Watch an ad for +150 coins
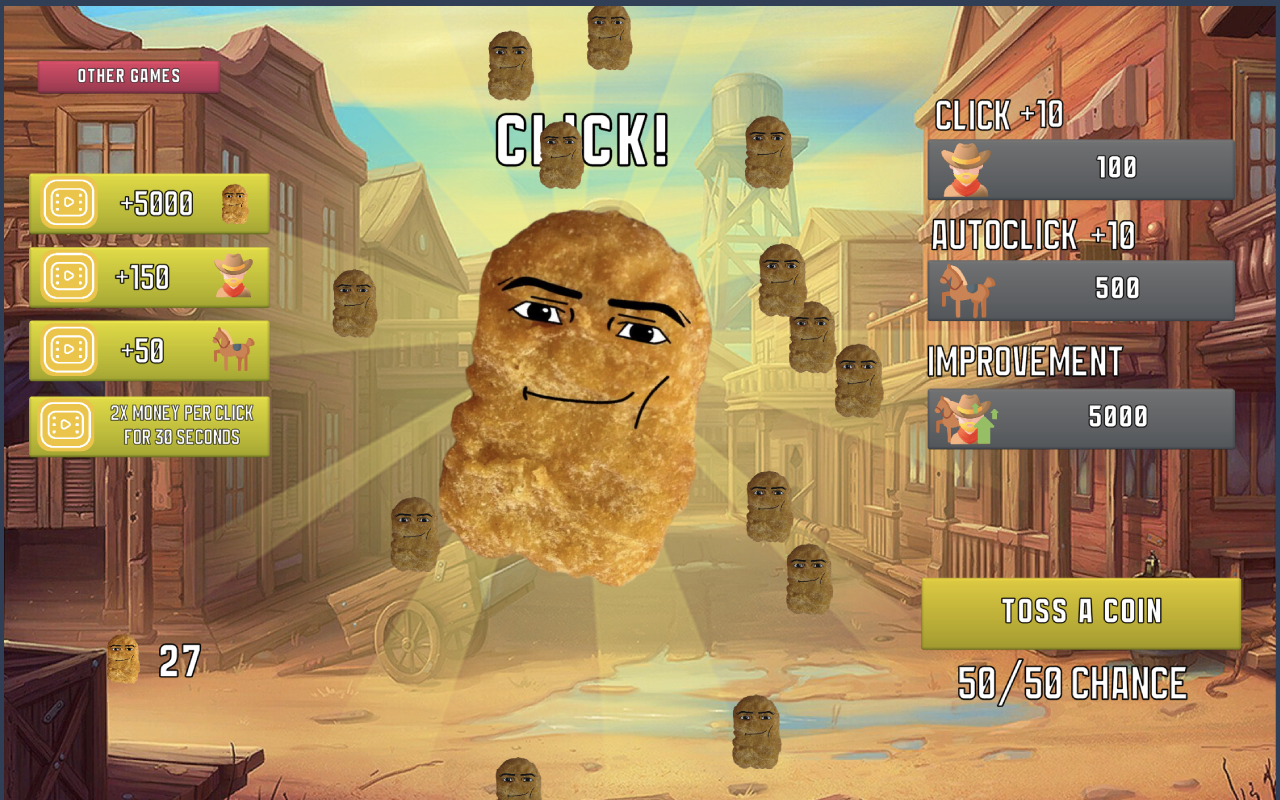Image resolution: width=1280 pixels, height=800 pixels. pyautogui.click(x=150, y=278)
